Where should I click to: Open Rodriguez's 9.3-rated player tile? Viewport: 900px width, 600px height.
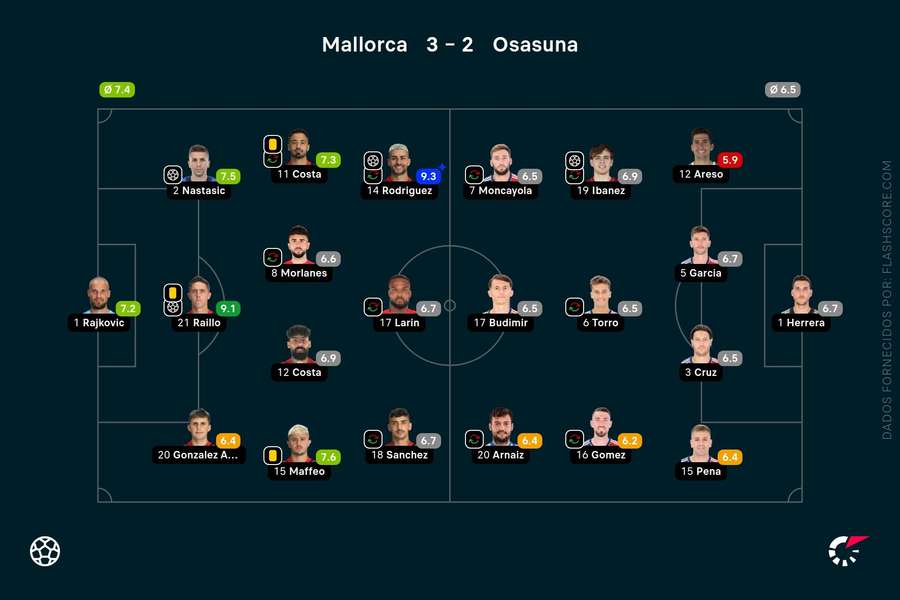click(399, 164)
